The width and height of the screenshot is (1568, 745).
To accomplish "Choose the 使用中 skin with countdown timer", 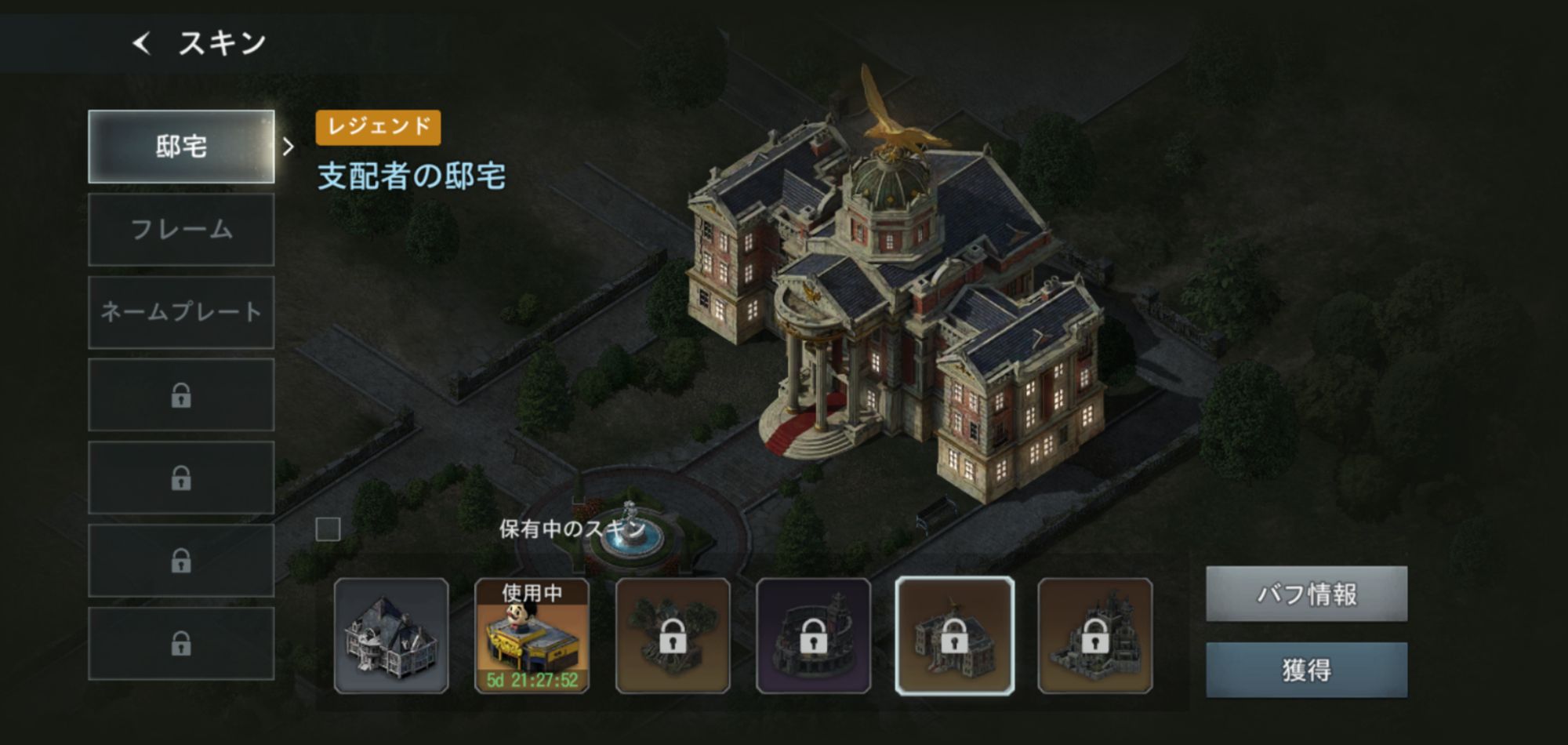I will pos(532,636).
